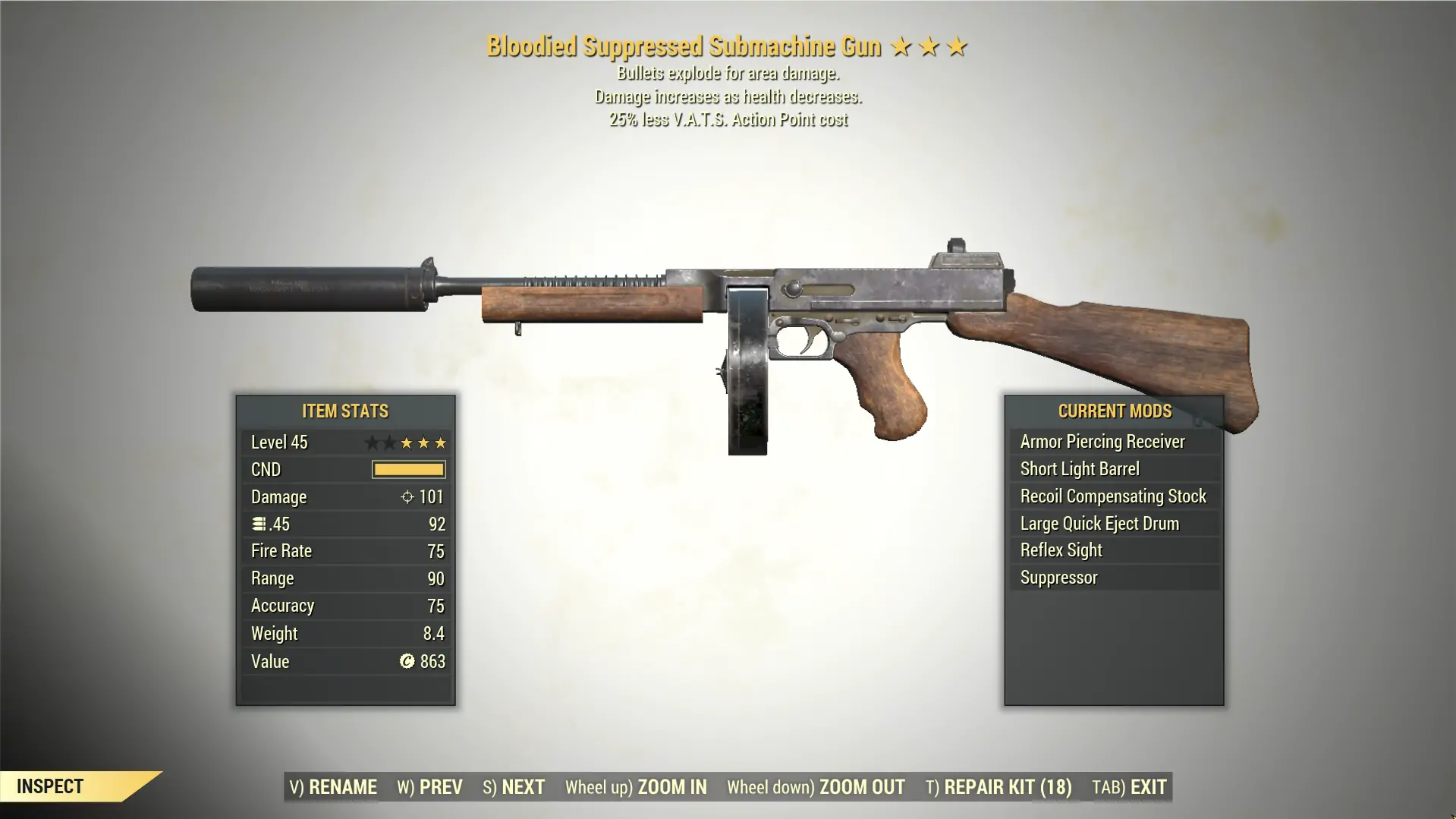This screenshot has width=1456, height=819.
Task: Select TAB) EXIT in the bottom bar
Action: tap(1130, 787)
